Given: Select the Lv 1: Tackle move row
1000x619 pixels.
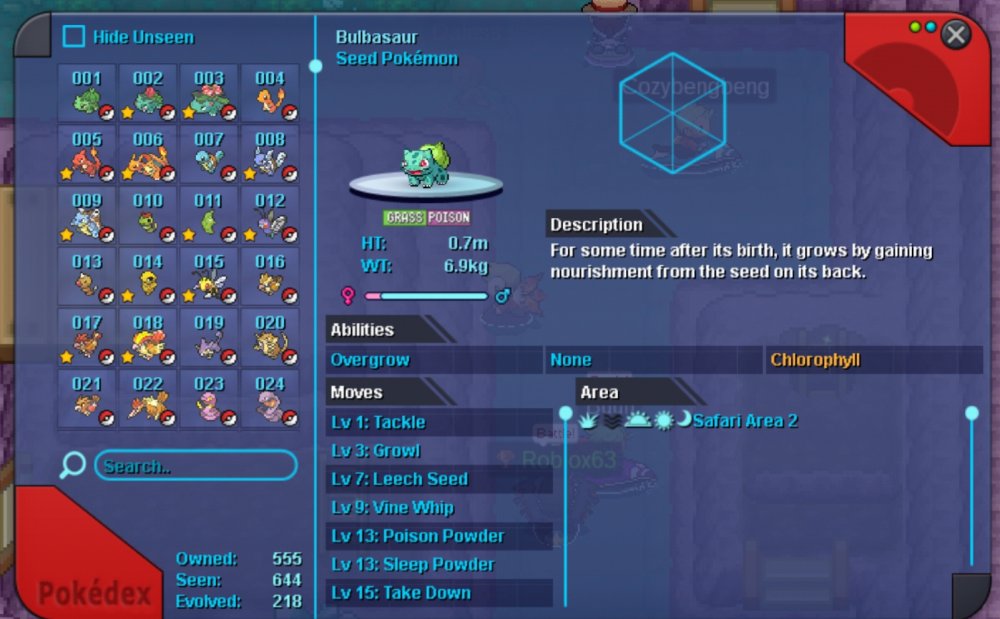Looking at the screenshot, I should click(438, 422).
